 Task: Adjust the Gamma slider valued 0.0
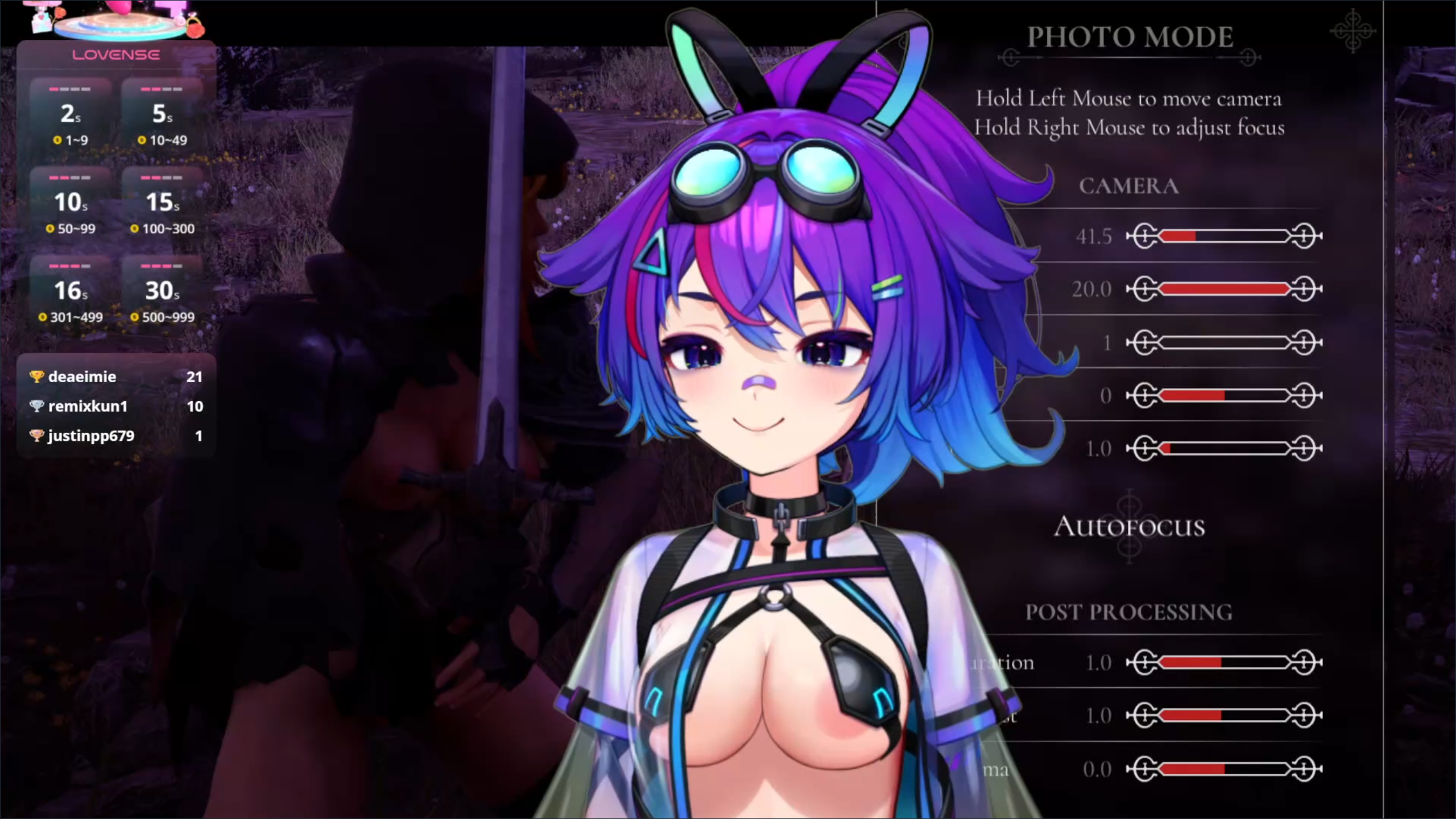1224,770
